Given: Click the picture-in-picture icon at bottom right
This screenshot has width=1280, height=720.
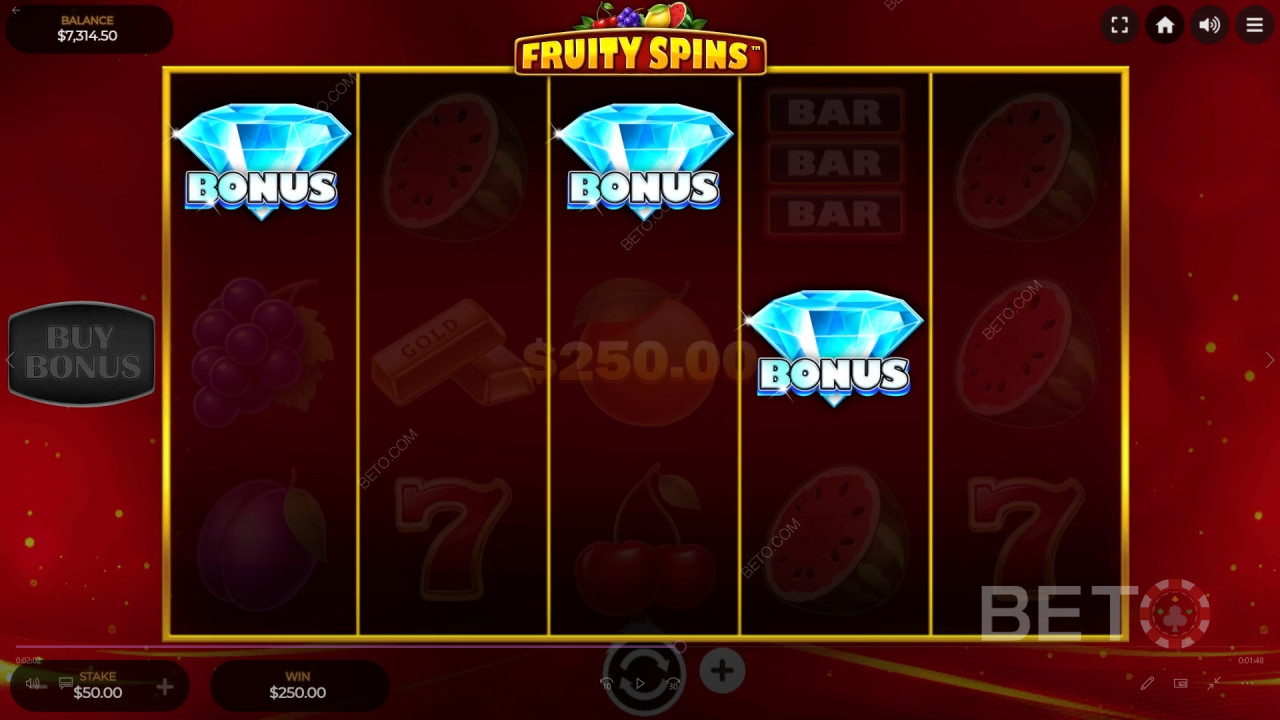Looking at the screenshot, I should [x=1181, y=683].
